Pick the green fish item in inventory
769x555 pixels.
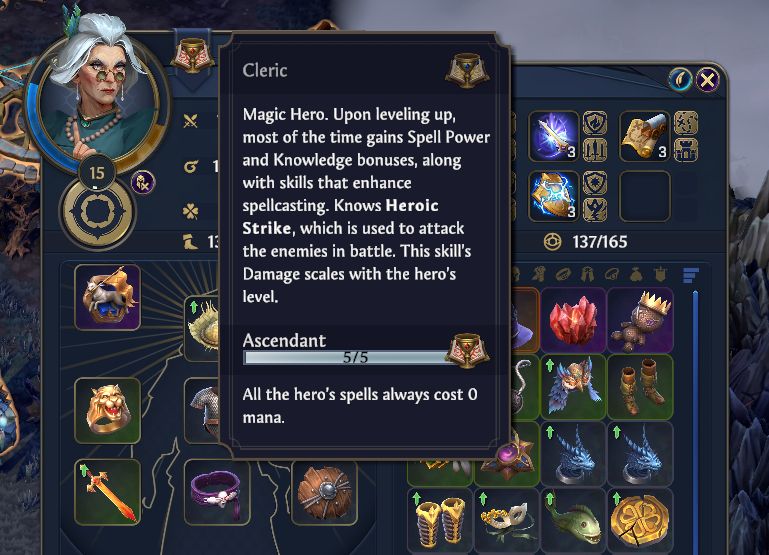pos(574,519)
